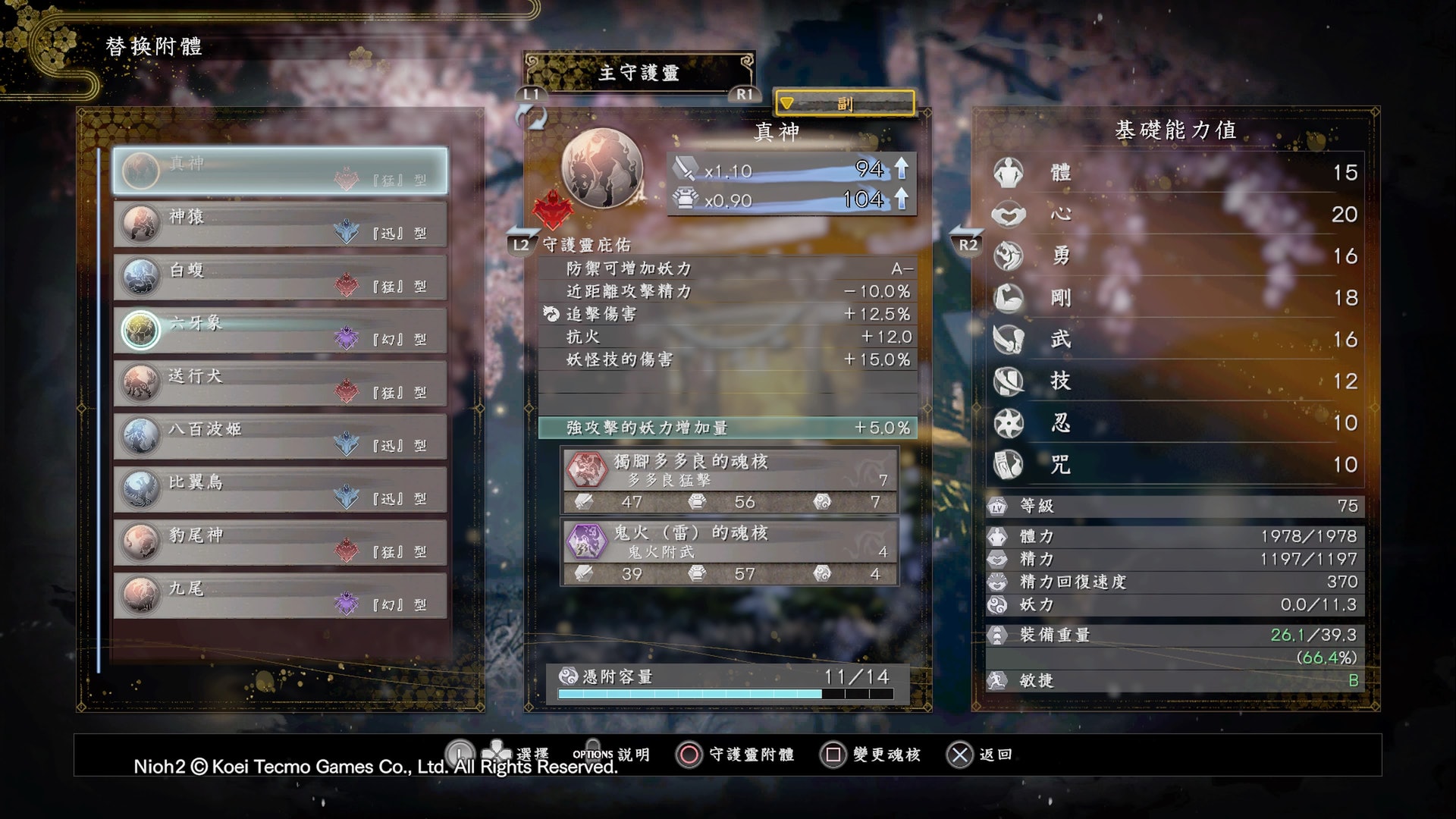Select the 鬼火（雷）的魂核 soul core slot
Viewport: 1456px width, 819px height.
[x=730, y=552]
